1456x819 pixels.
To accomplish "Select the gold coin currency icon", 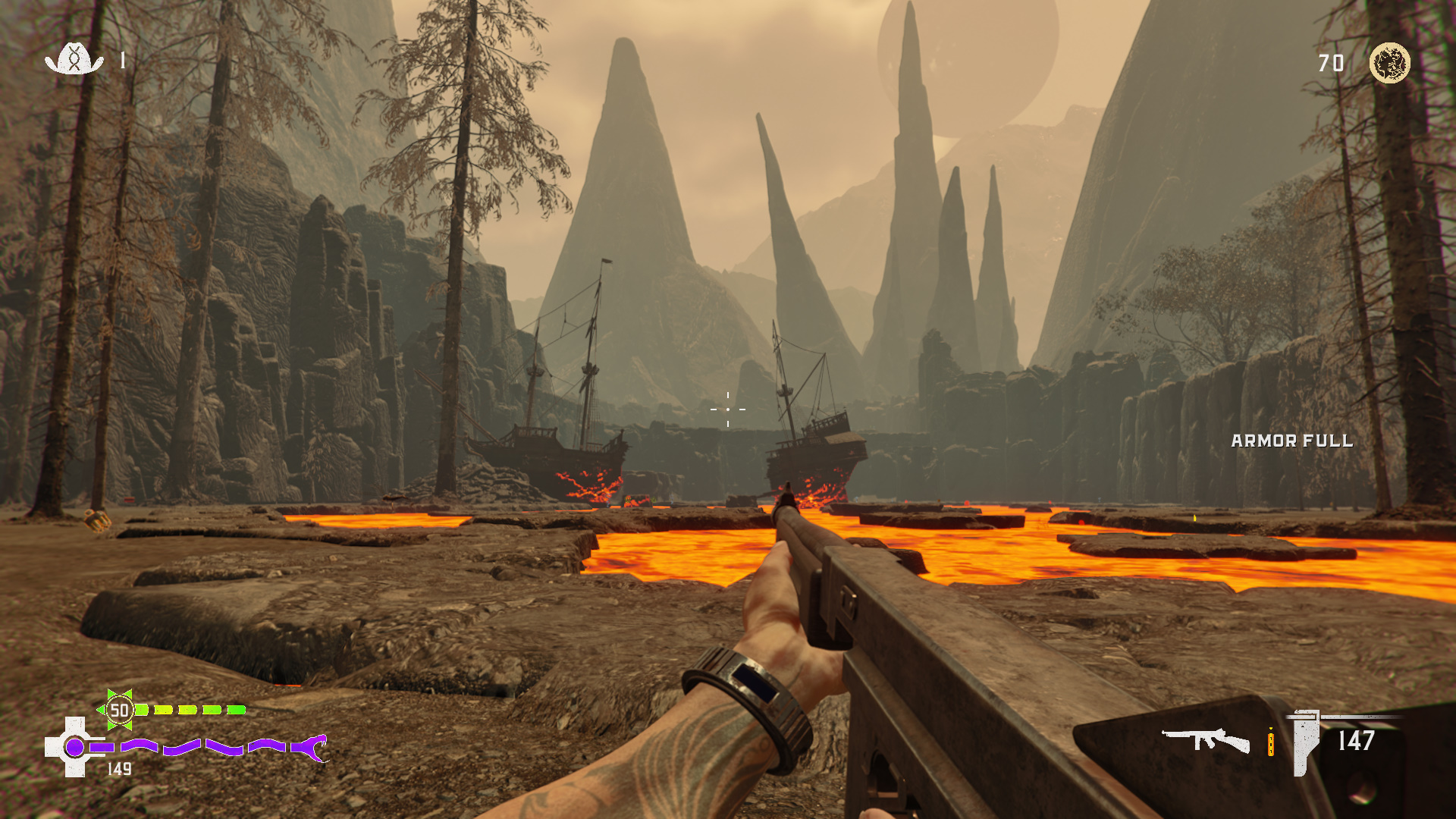I will [x=1389, y=62].
